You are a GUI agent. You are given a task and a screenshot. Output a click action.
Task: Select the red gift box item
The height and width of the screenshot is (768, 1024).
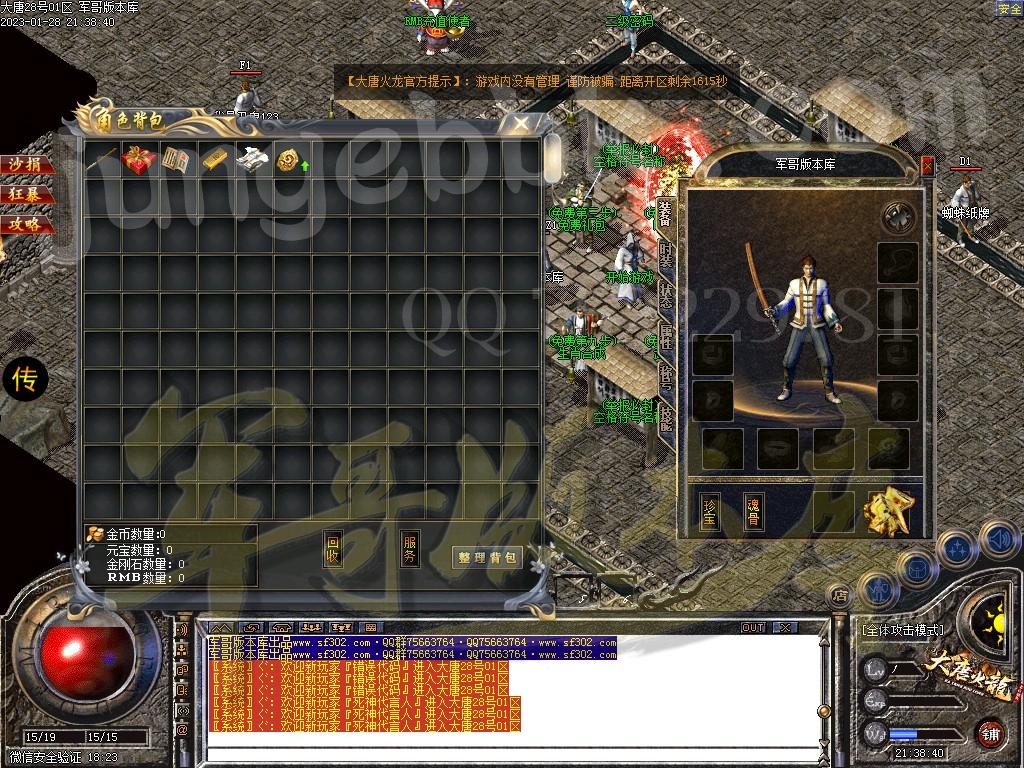pyautogui.click(x=139, y=160)
